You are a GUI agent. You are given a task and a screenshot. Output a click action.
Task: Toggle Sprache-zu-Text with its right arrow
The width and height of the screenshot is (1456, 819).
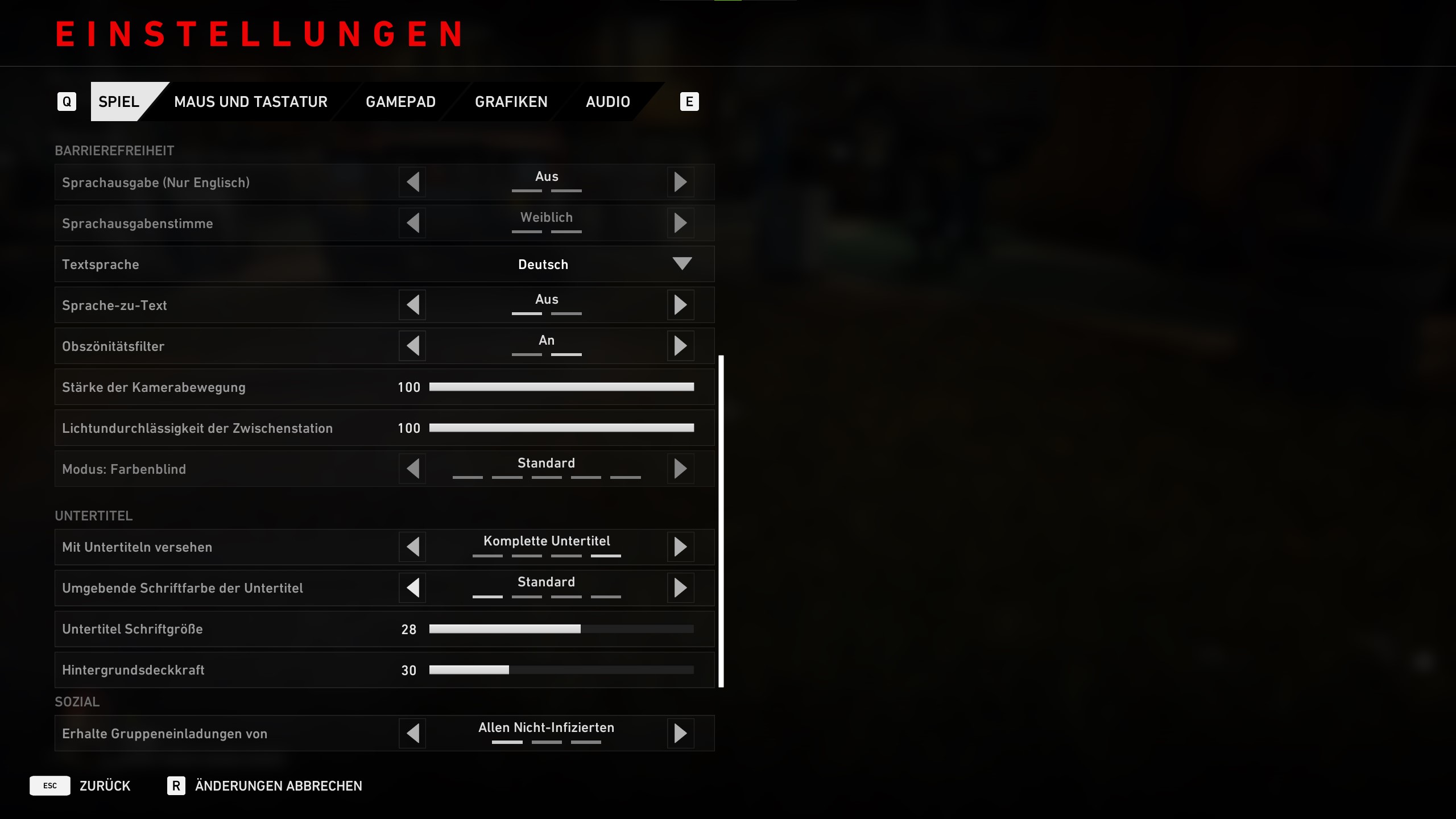pos(680,305)
